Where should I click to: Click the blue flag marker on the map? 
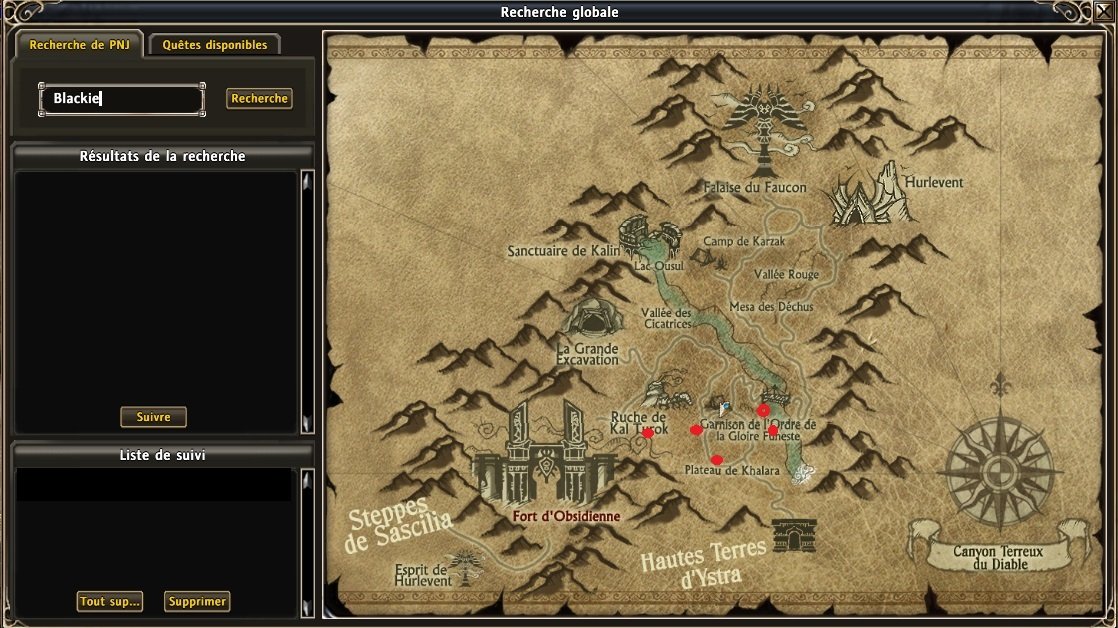tap(726, 408)
